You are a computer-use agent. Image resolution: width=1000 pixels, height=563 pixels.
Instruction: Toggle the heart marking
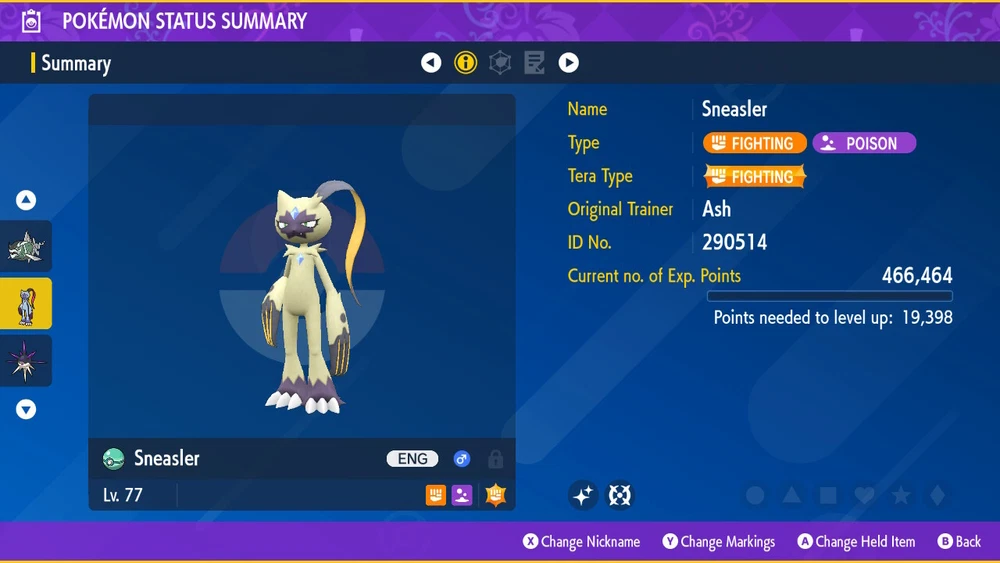point(864,496)
